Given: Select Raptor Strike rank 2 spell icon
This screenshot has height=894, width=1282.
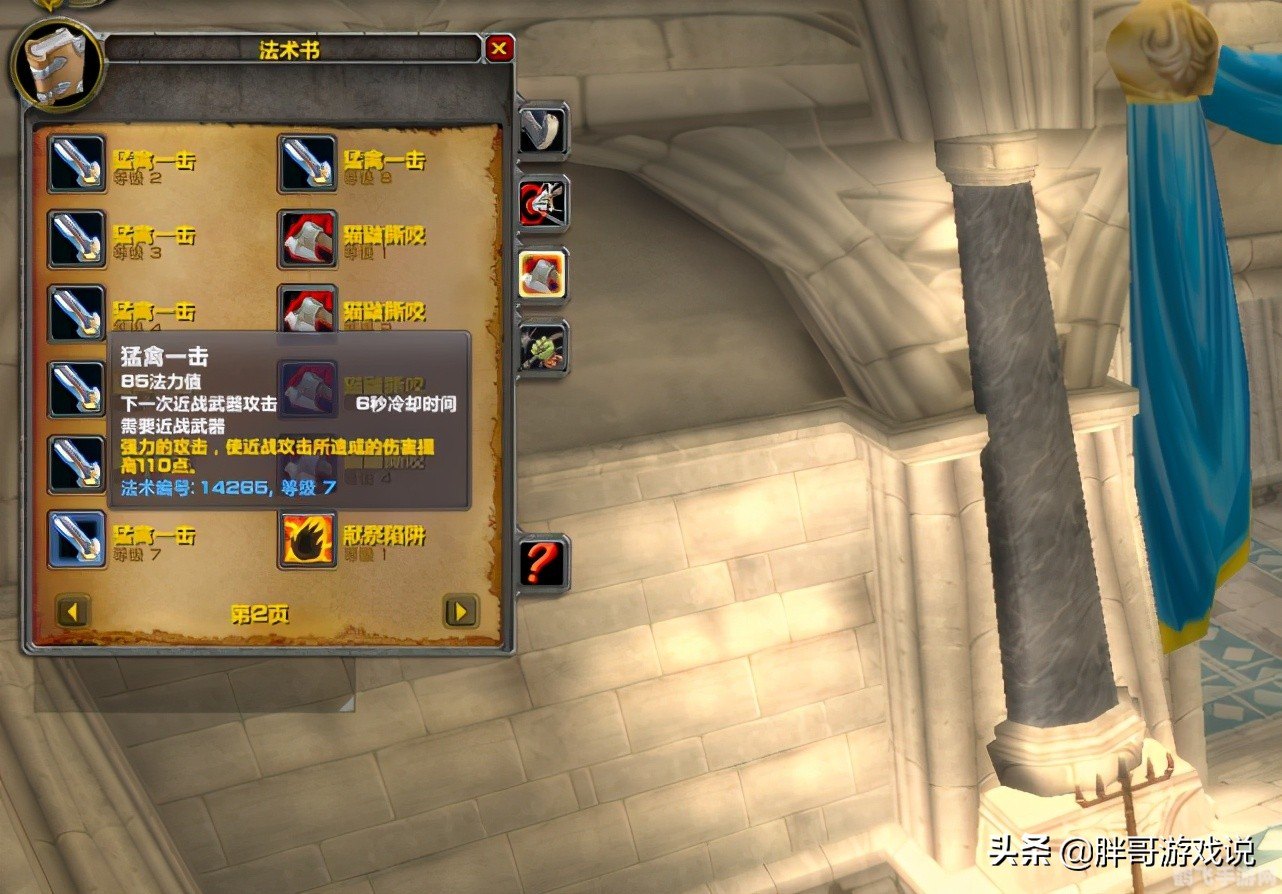Looking at the screenshot, I should (x=77, y=163).
